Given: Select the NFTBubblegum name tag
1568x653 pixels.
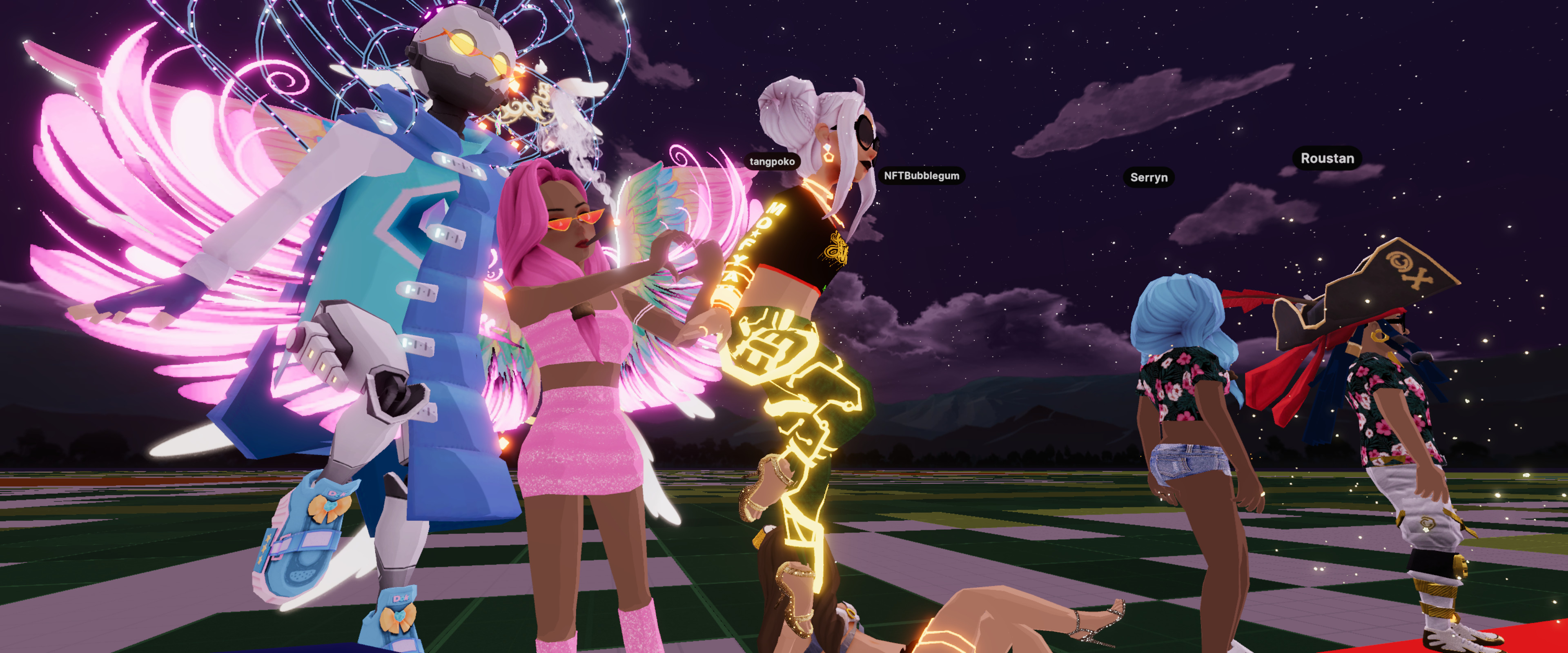Looking at the screenshot, I should tap(921, 176).
